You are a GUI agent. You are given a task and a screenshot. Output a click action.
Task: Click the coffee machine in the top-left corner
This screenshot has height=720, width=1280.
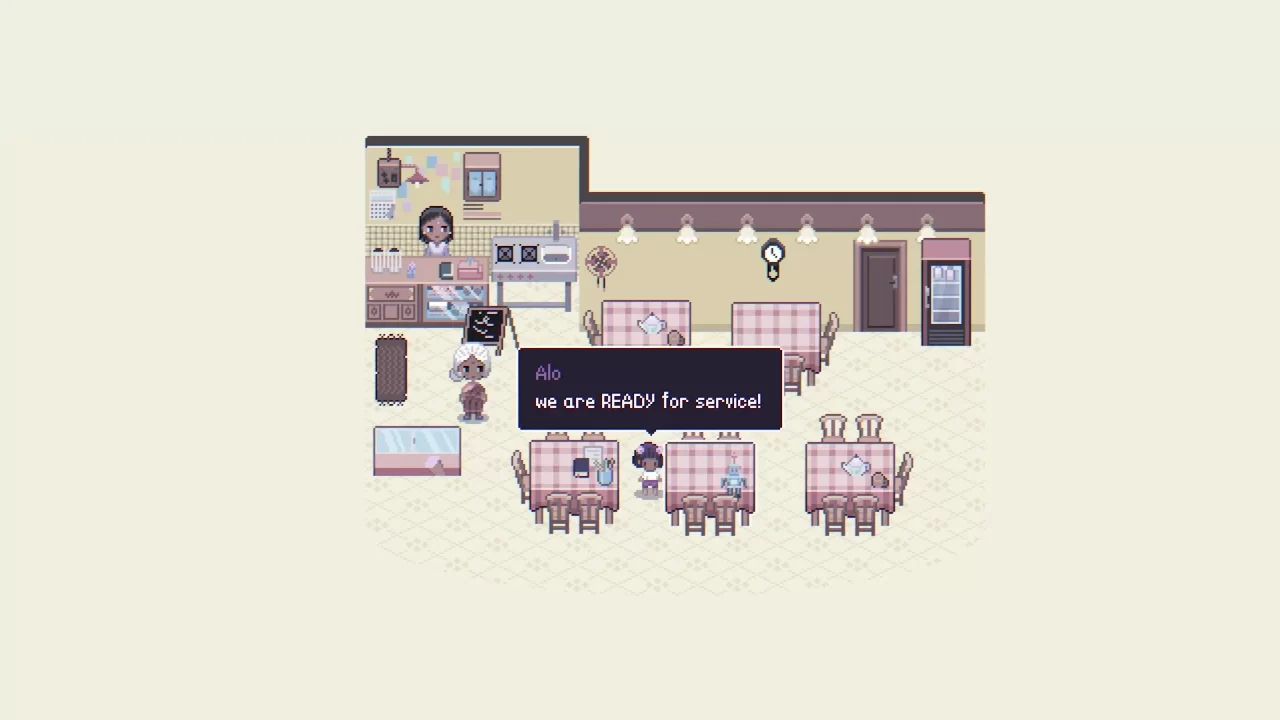tap(389, 172)
